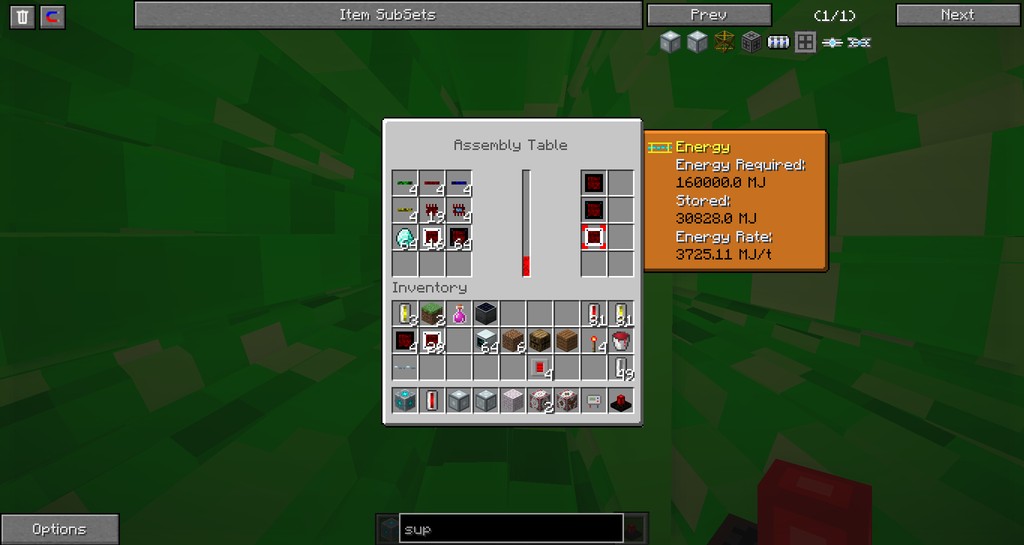Select the diamond stack in the Assembly Table
The image size is (1024, 545).
tap(405, 238)
